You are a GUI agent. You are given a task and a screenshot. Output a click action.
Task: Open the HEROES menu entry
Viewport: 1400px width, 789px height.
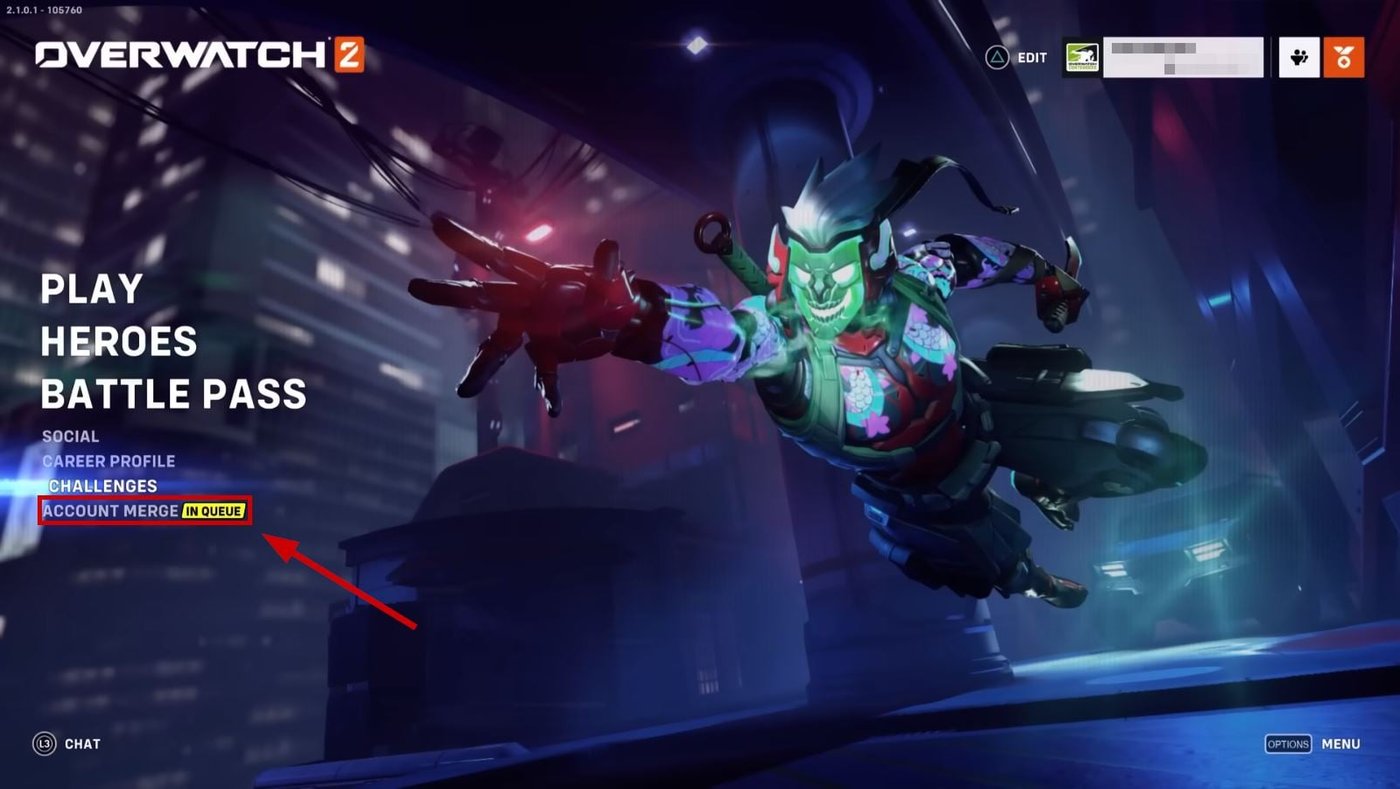117,342
